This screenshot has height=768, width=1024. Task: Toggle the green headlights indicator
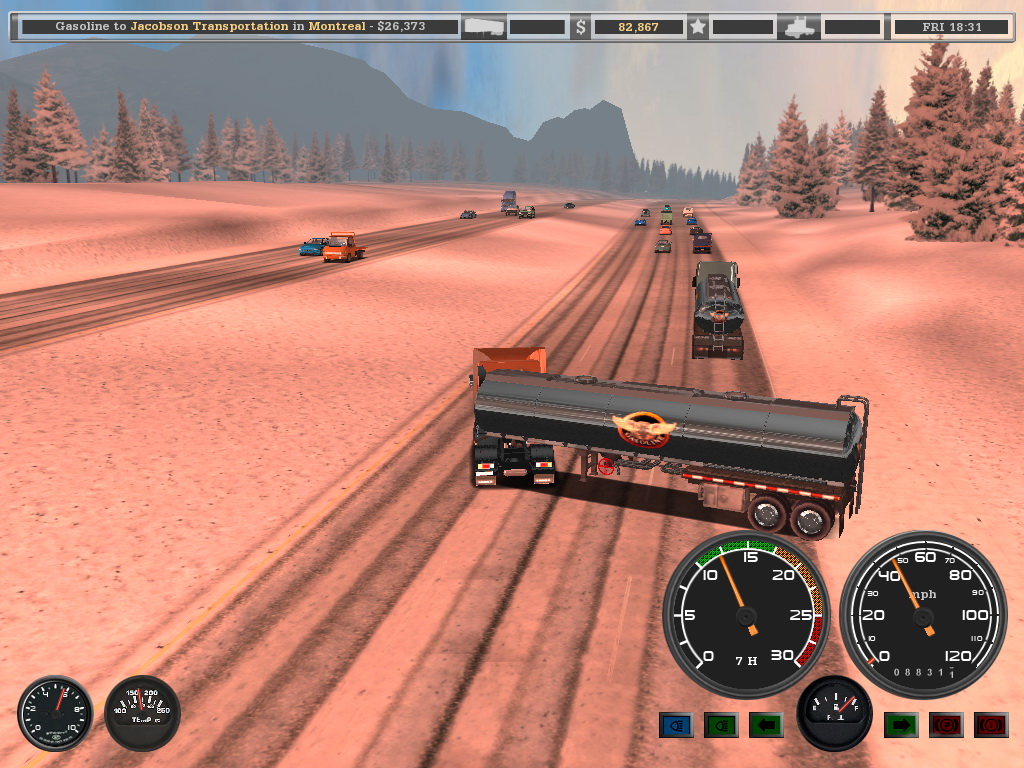(721, 725)
